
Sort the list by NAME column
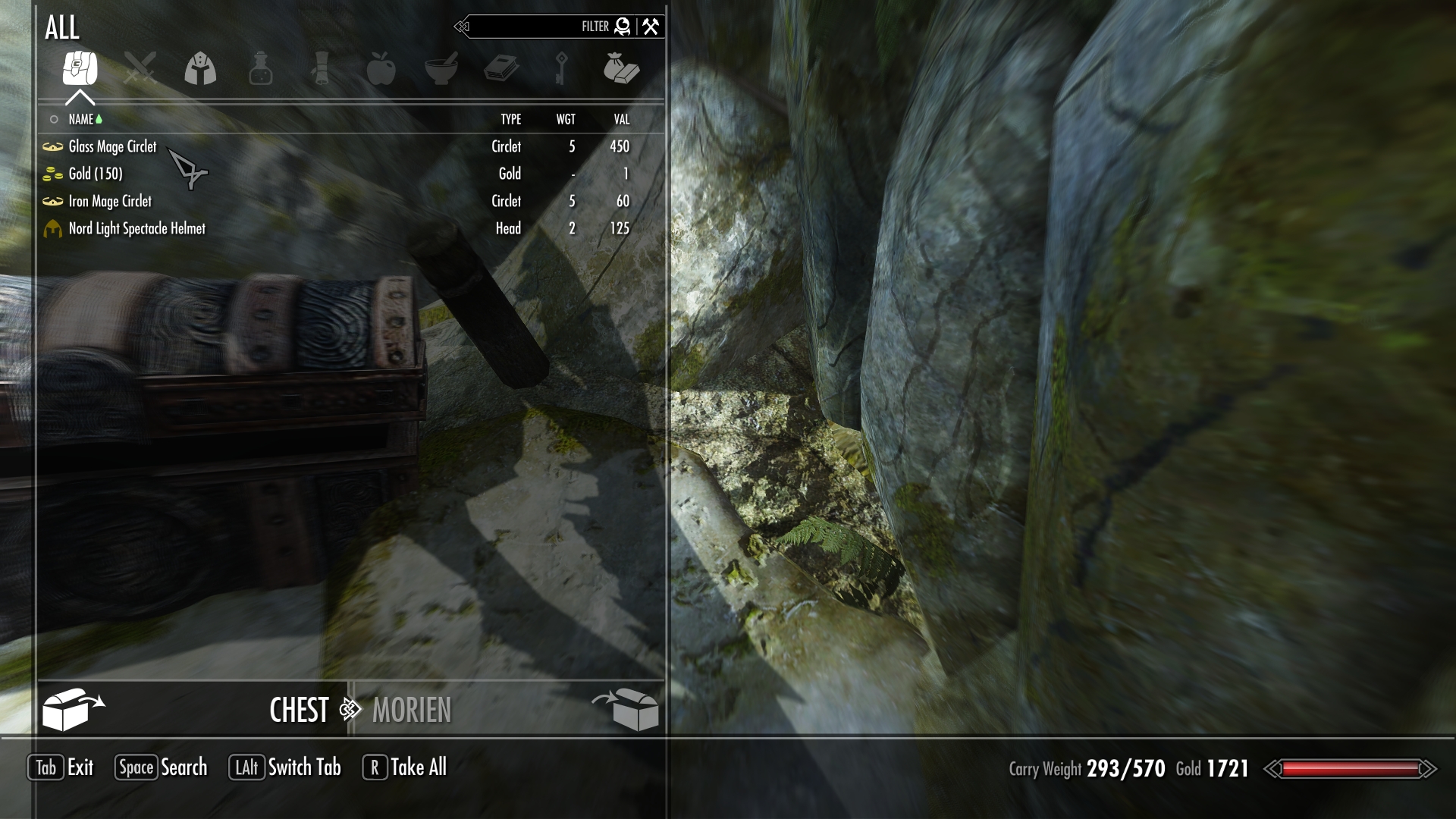[81, 119]
